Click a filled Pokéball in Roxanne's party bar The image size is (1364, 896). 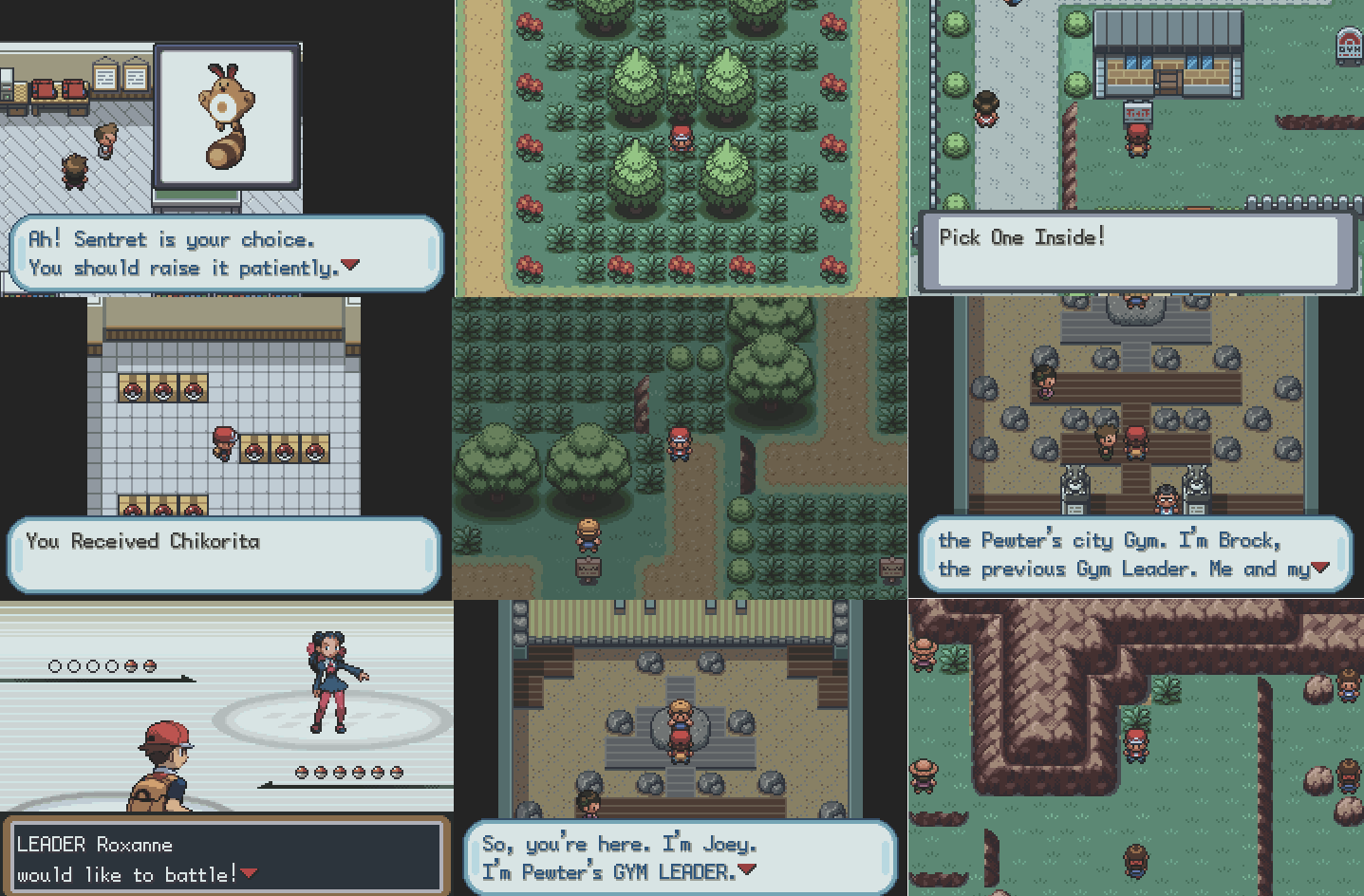click(x=130, y=667)
